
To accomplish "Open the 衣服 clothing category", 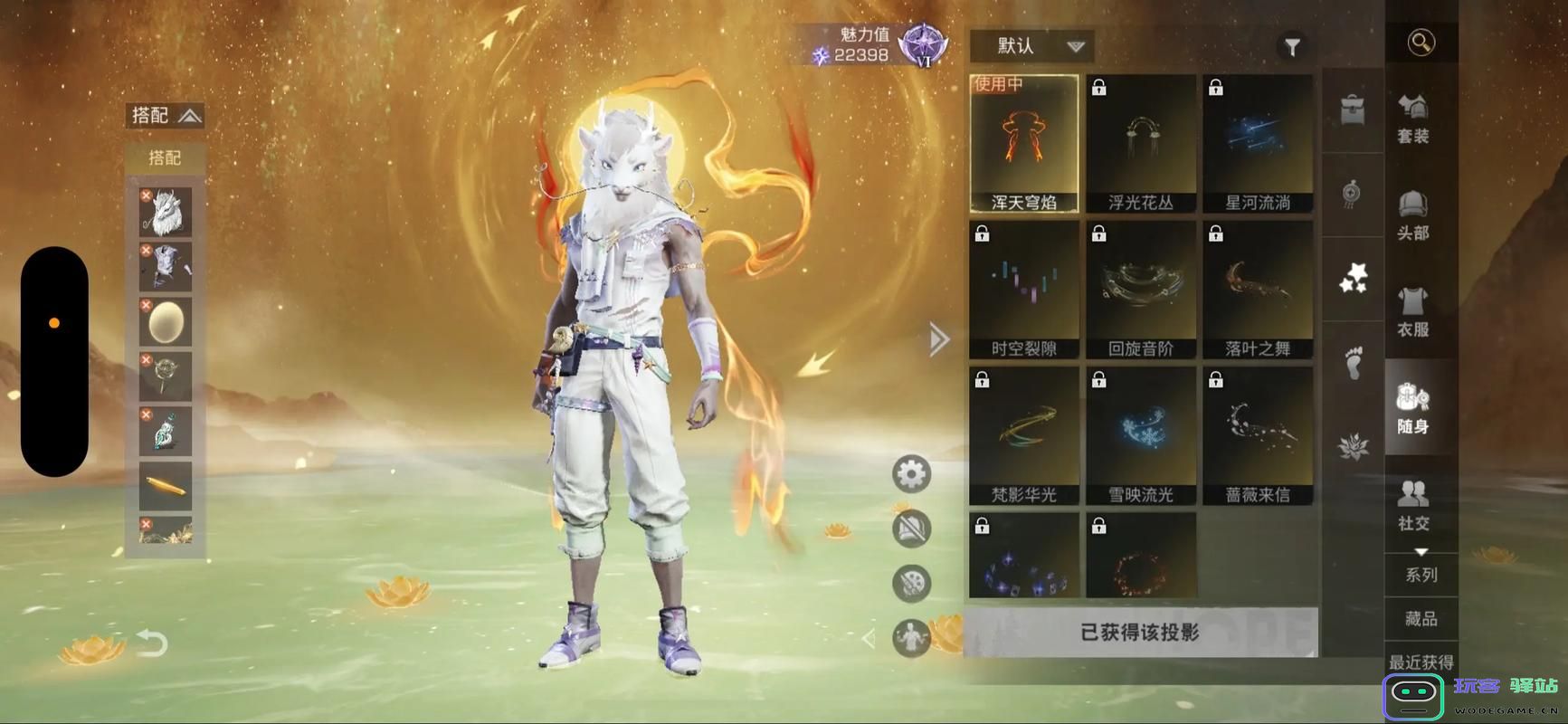I will click(1415, 312).
